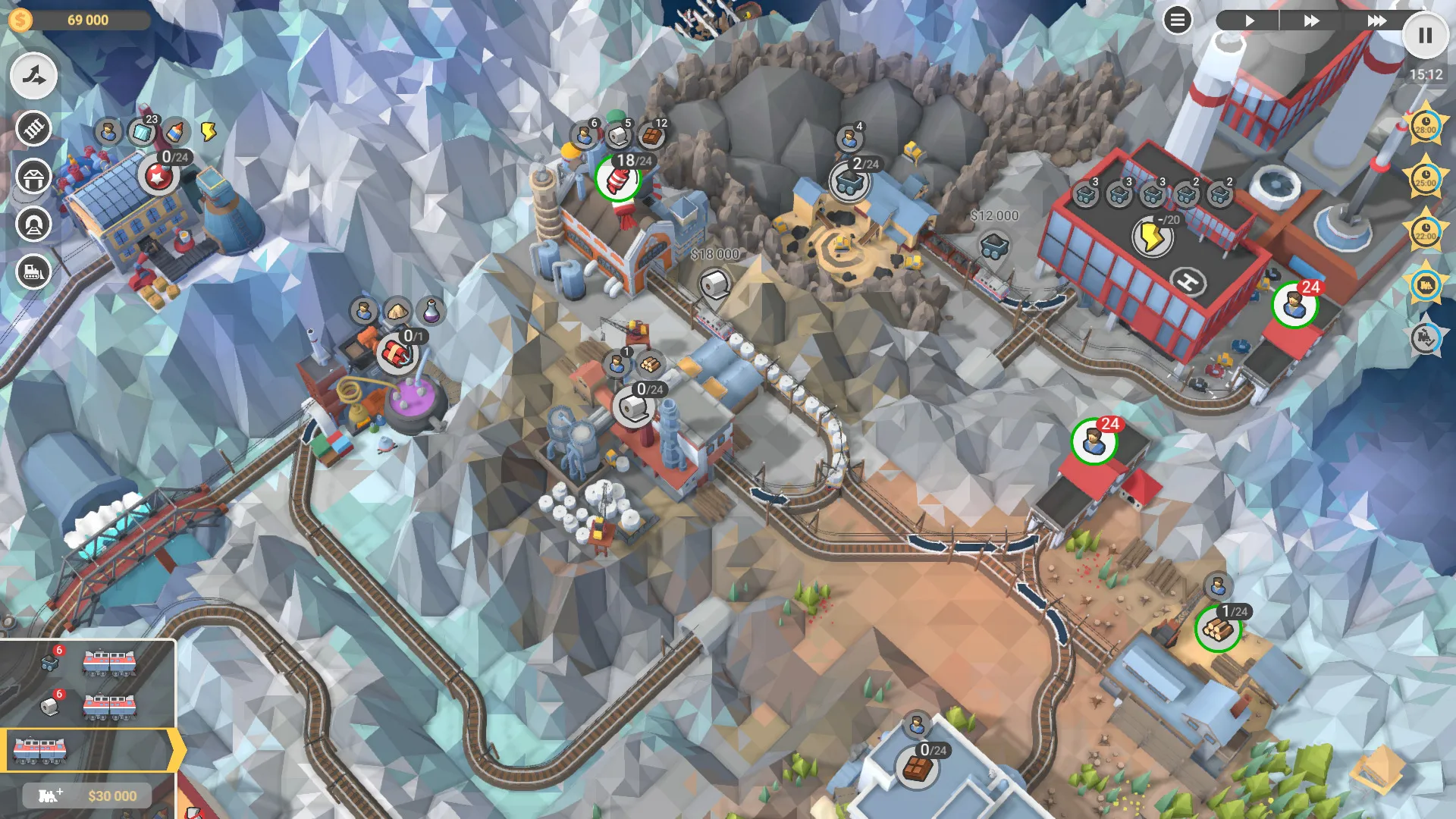
Task: Select the paper mill 0/24 station marker
Action: tap(634, 407)
